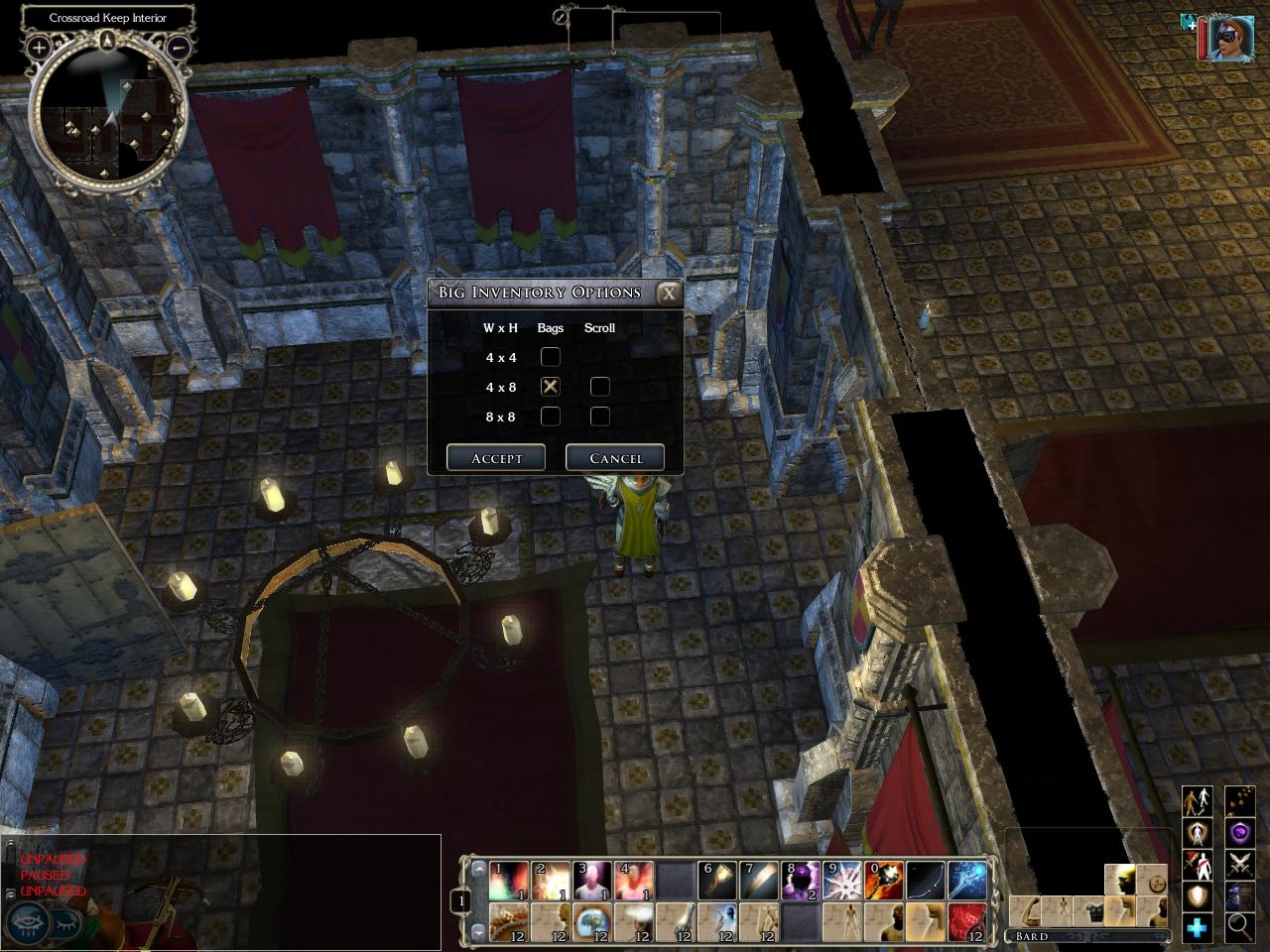The width and height of the screenshot is (1270, 952).
Task: Activate the magnifying glass search mode
Action: click(x=1239, y=927)
